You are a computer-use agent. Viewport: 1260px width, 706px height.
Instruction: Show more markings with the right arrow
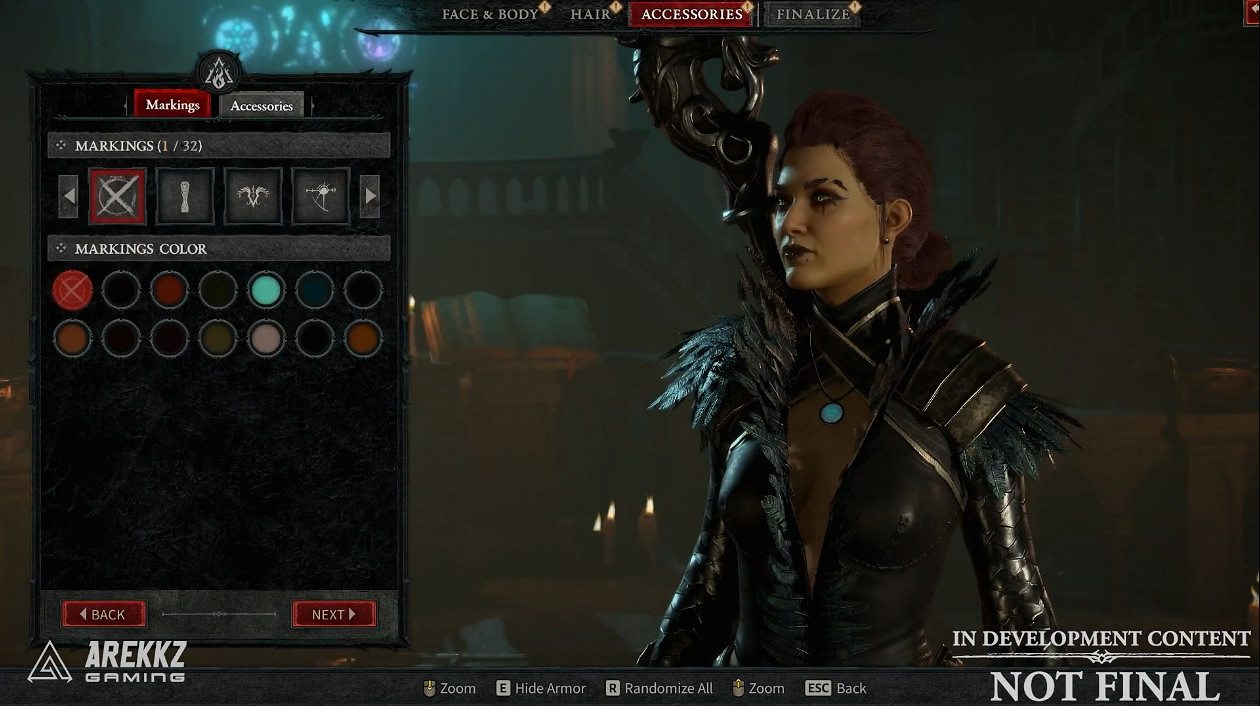(x=370, y=196)
